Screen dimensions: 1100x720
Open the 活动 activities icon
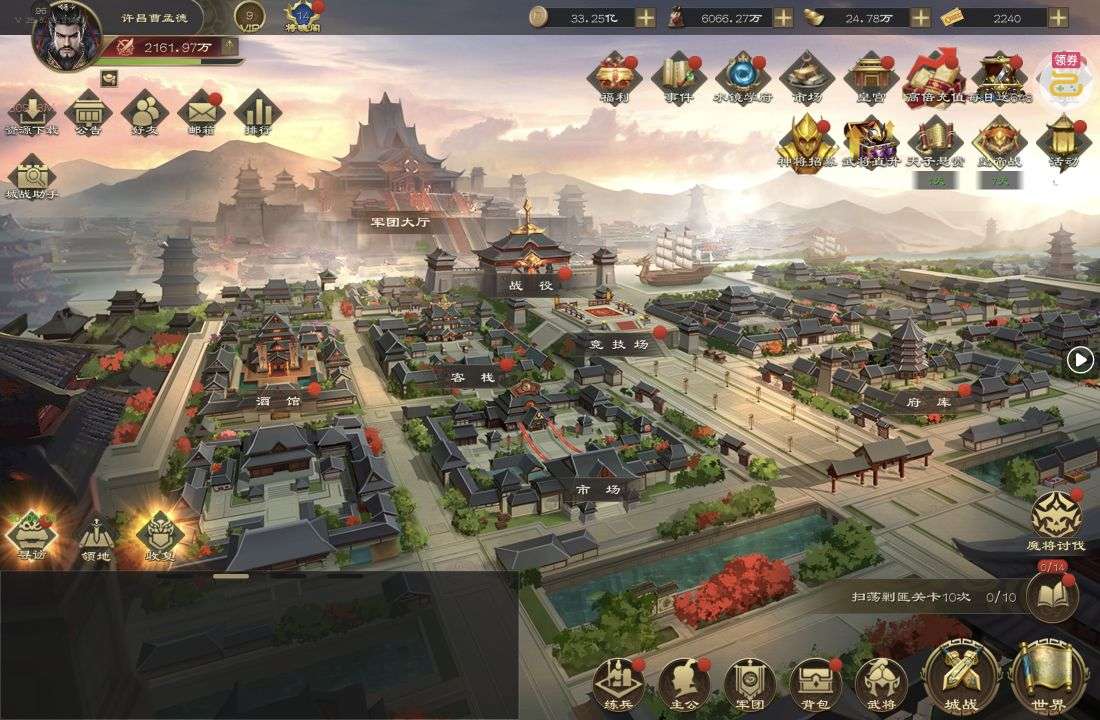tap(1063, 141)
